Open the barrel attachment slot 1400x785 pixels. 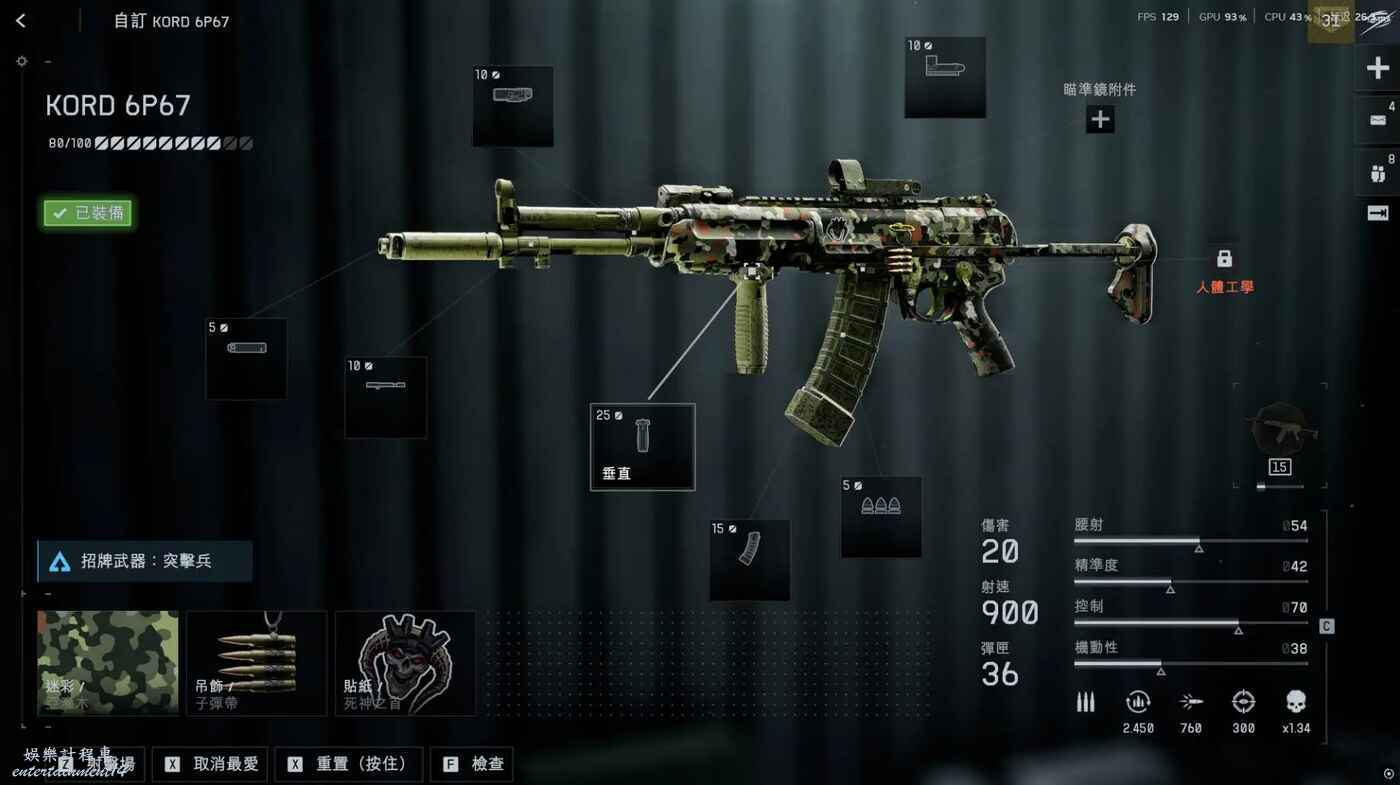[x=385, y=397]
